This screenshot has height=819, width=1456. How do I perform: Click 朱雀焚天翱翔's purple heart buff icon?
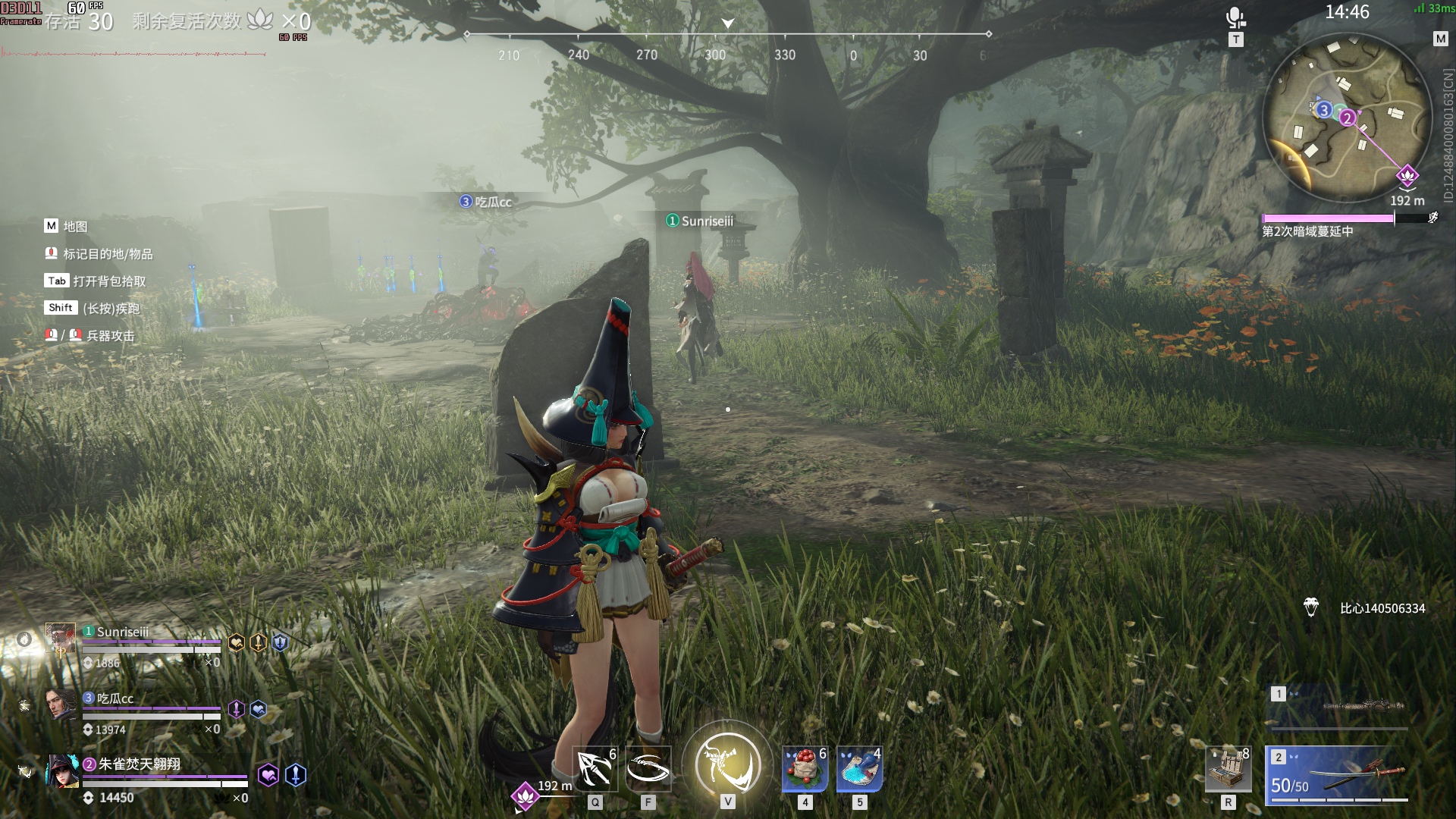[x=268, y=774]
